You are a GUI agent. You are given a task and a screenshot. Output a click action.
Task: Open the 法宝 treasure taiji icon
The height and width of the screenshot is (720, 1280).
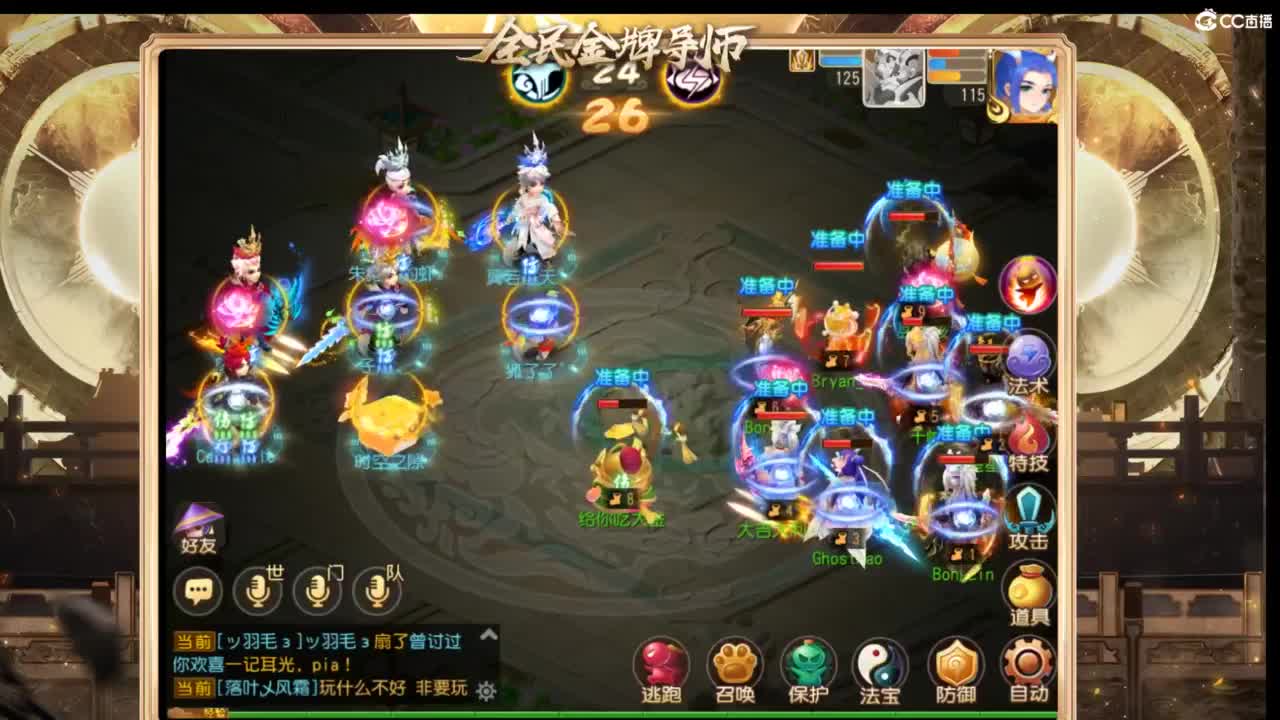tap(880, 660)
